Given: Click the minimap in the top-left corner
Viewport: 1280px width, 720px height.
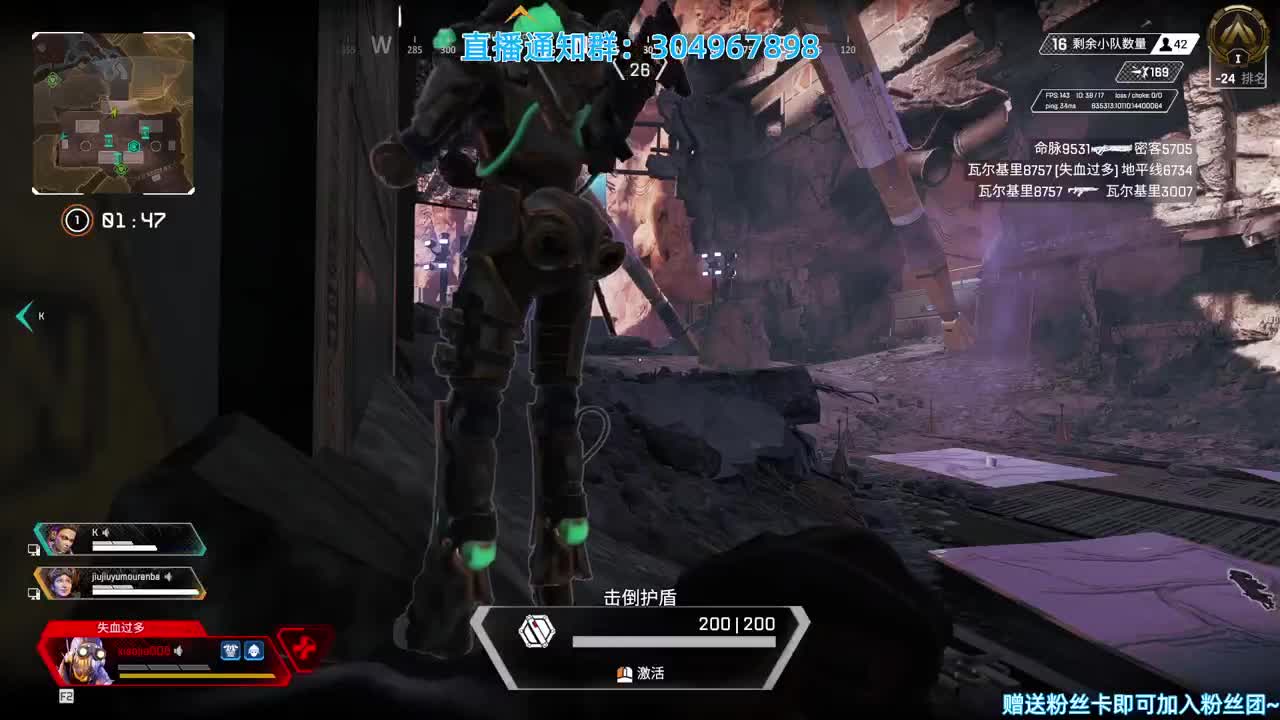Looking at the screenshot, I should click(x=112, y=112).
